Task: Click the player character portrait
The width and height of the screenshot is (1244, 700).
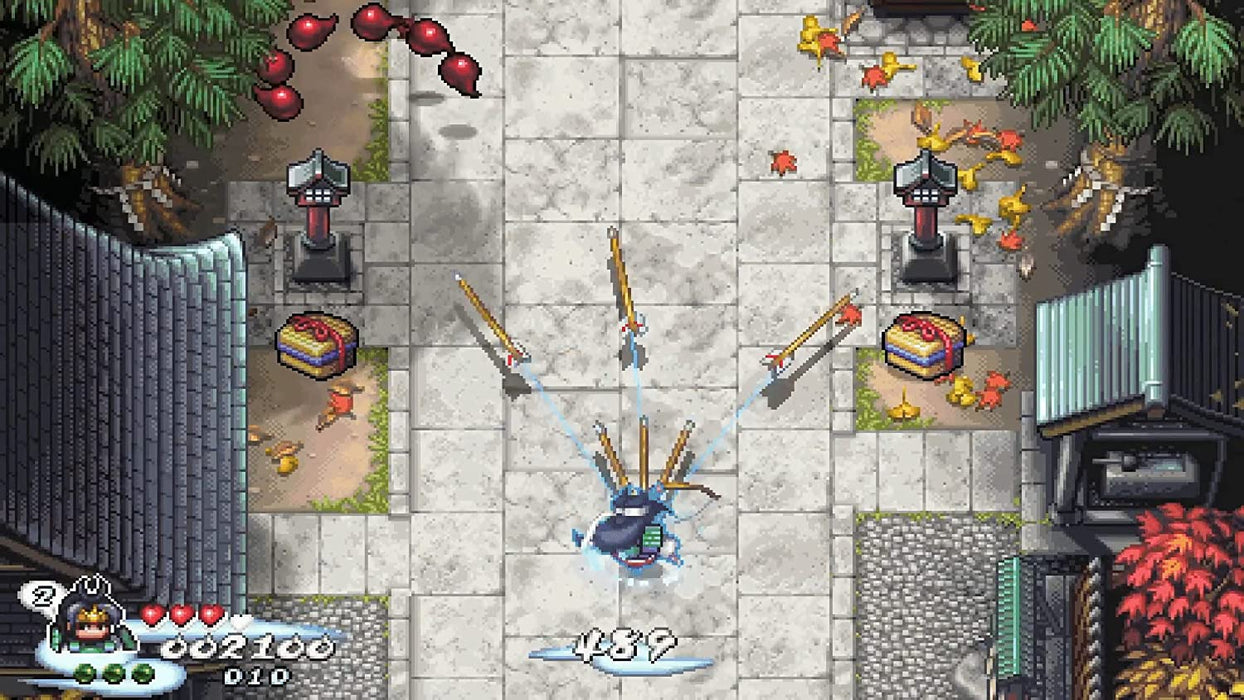Action: coord(92,619)
